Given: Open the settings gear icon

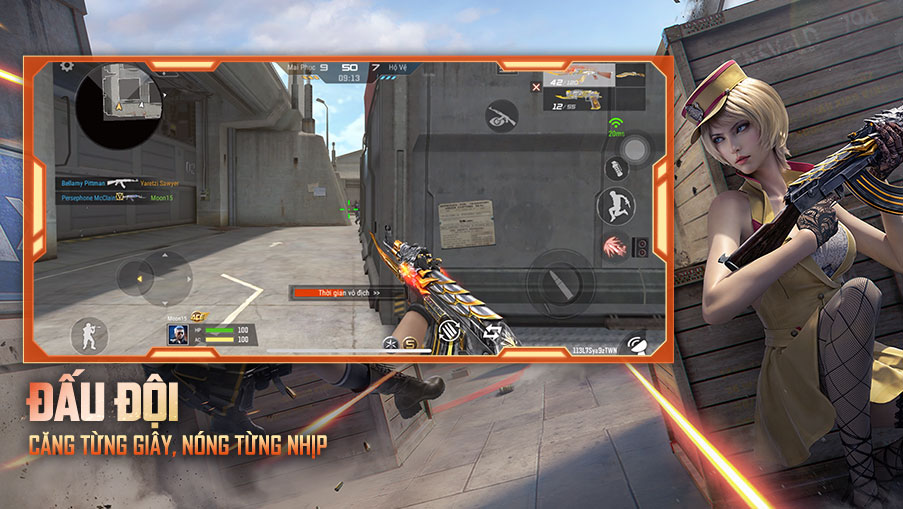Looking at the screenshot, I should pyautogui.click(x=67, y=66).
